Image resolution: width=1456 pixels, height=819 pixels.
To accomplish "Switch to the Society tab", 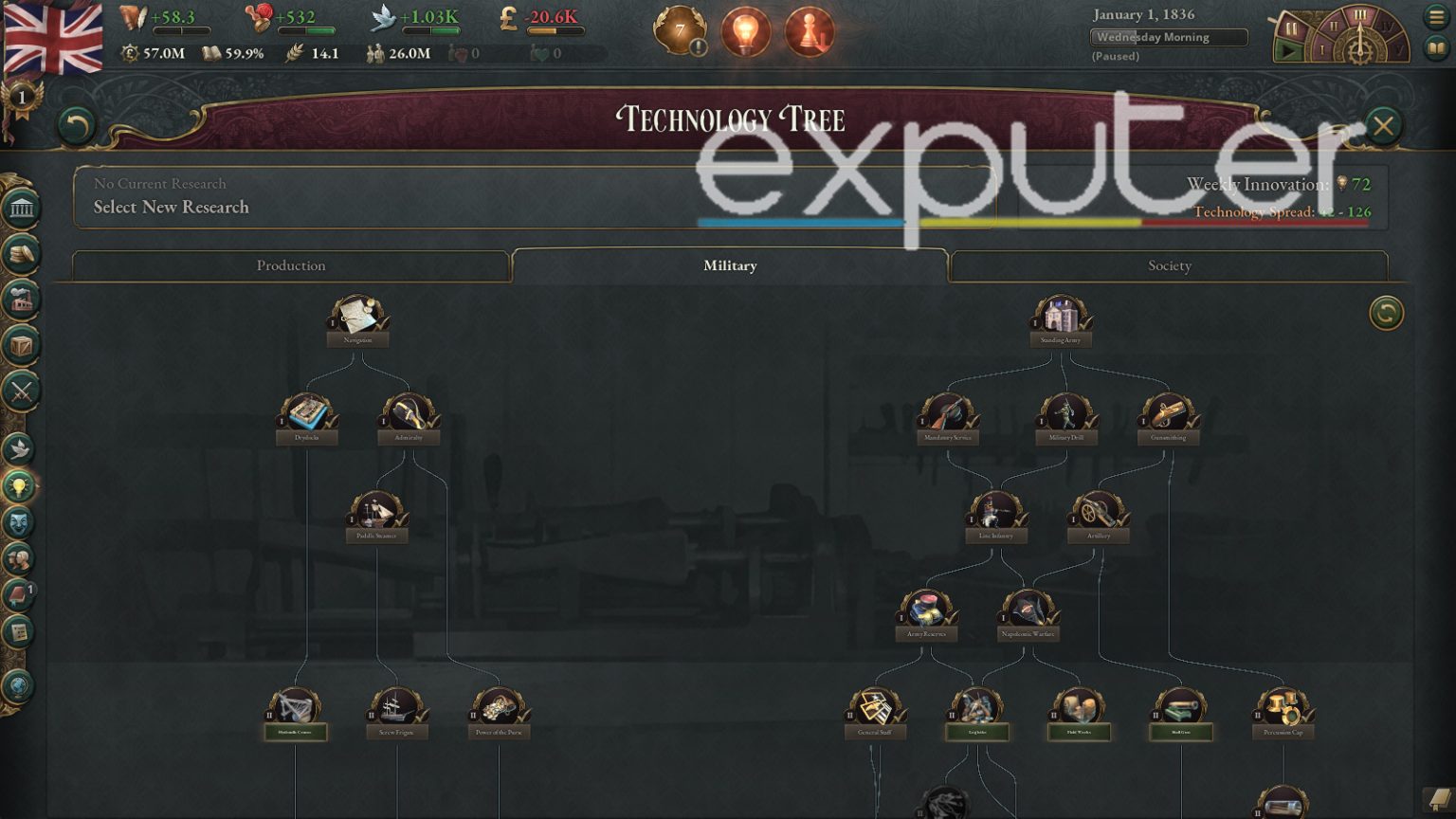I will [x=1169, y=266].
